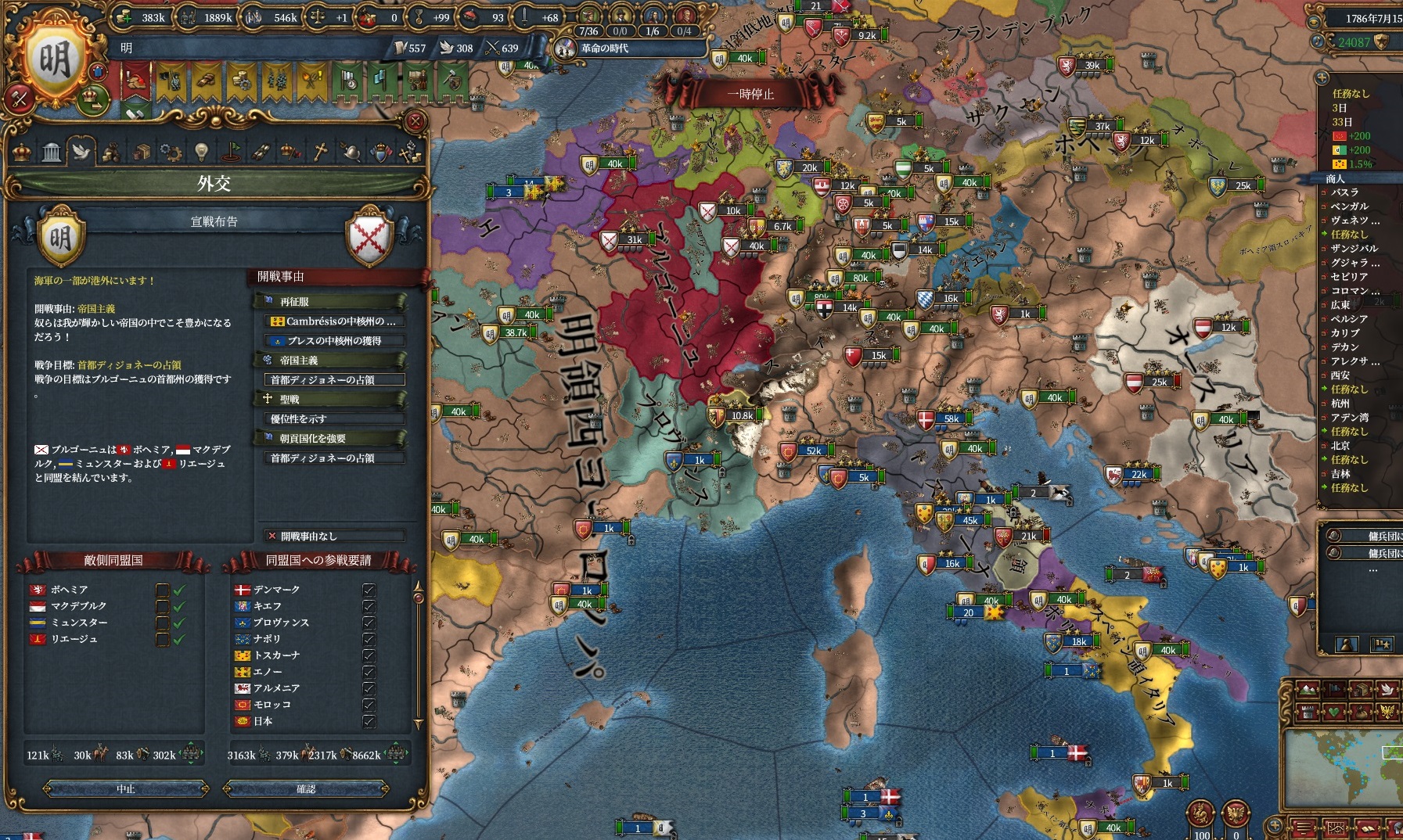Open the 革命の時代 age panel

(603, 48)
